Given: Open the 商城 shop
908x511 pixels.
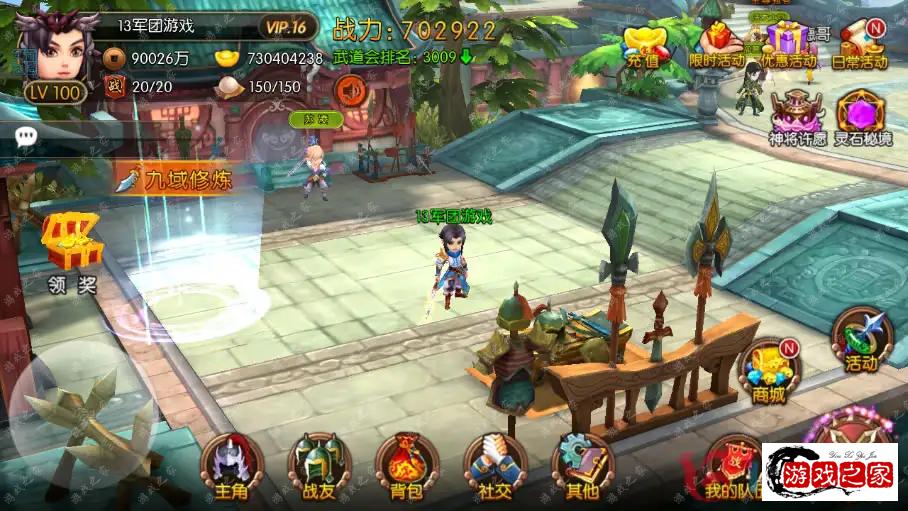Looking at the screenshot, I should tap(770, 368).
